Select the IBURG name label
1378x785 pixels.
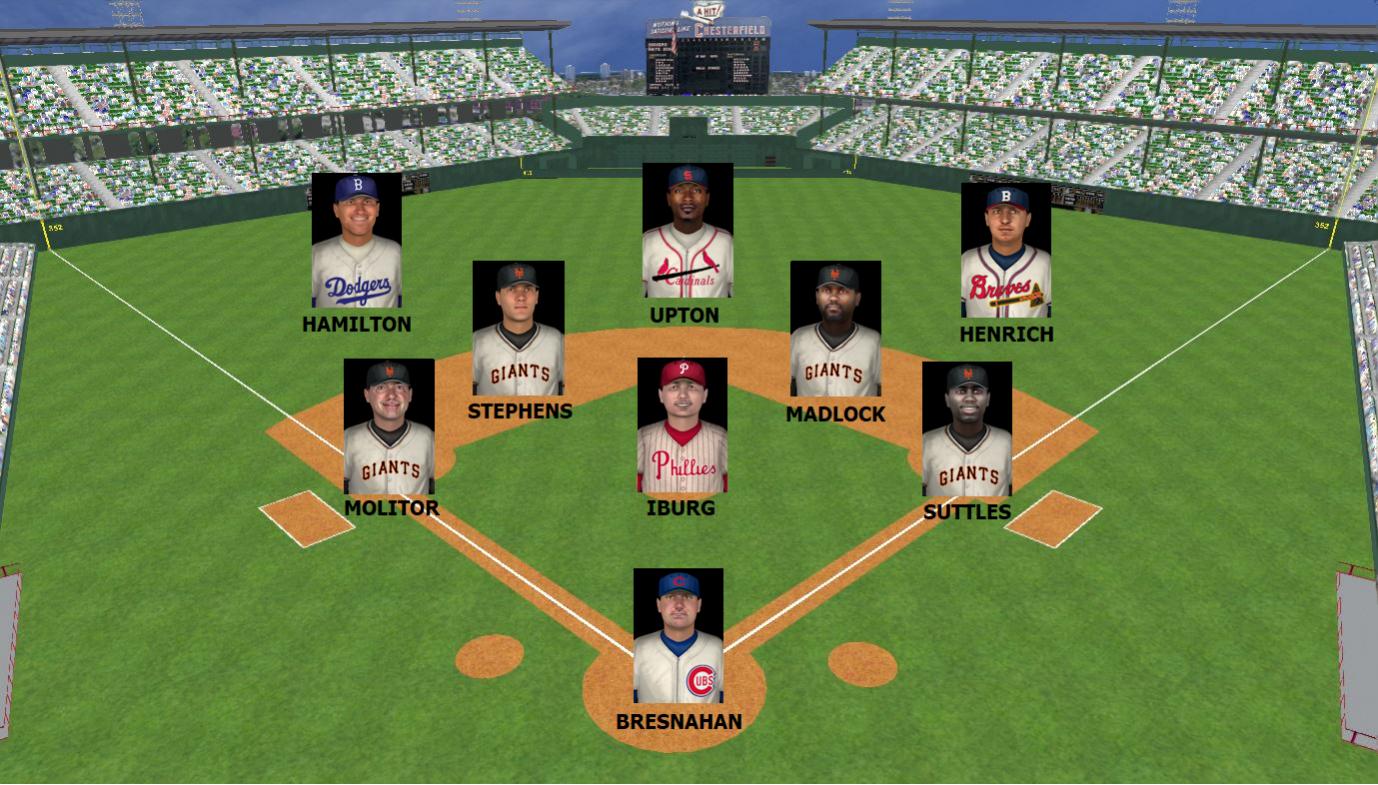(x=682, y=508)
